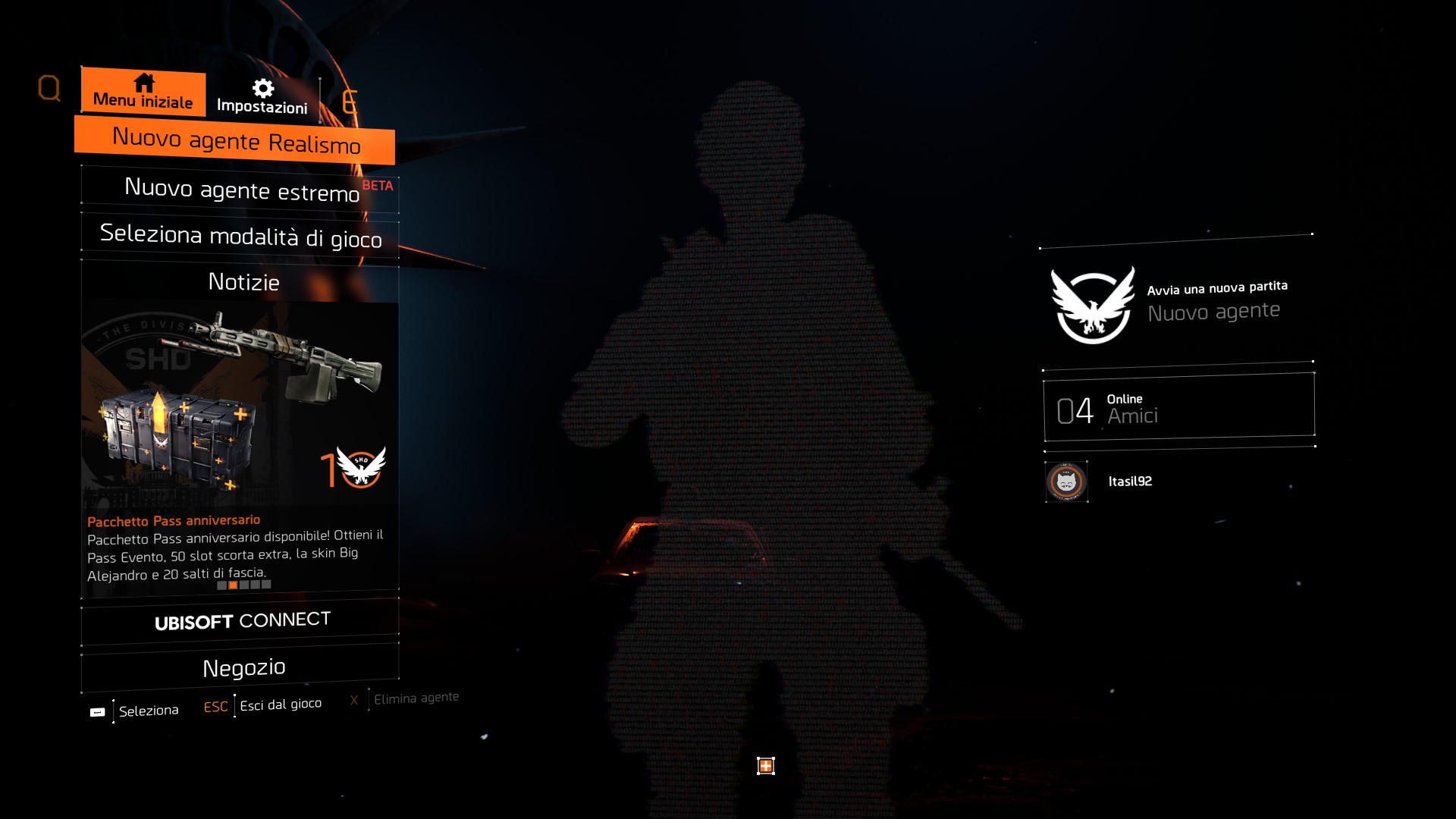Open the Negozio store
The height and width of the screenshot is (819, 1456).
point(243,668)
